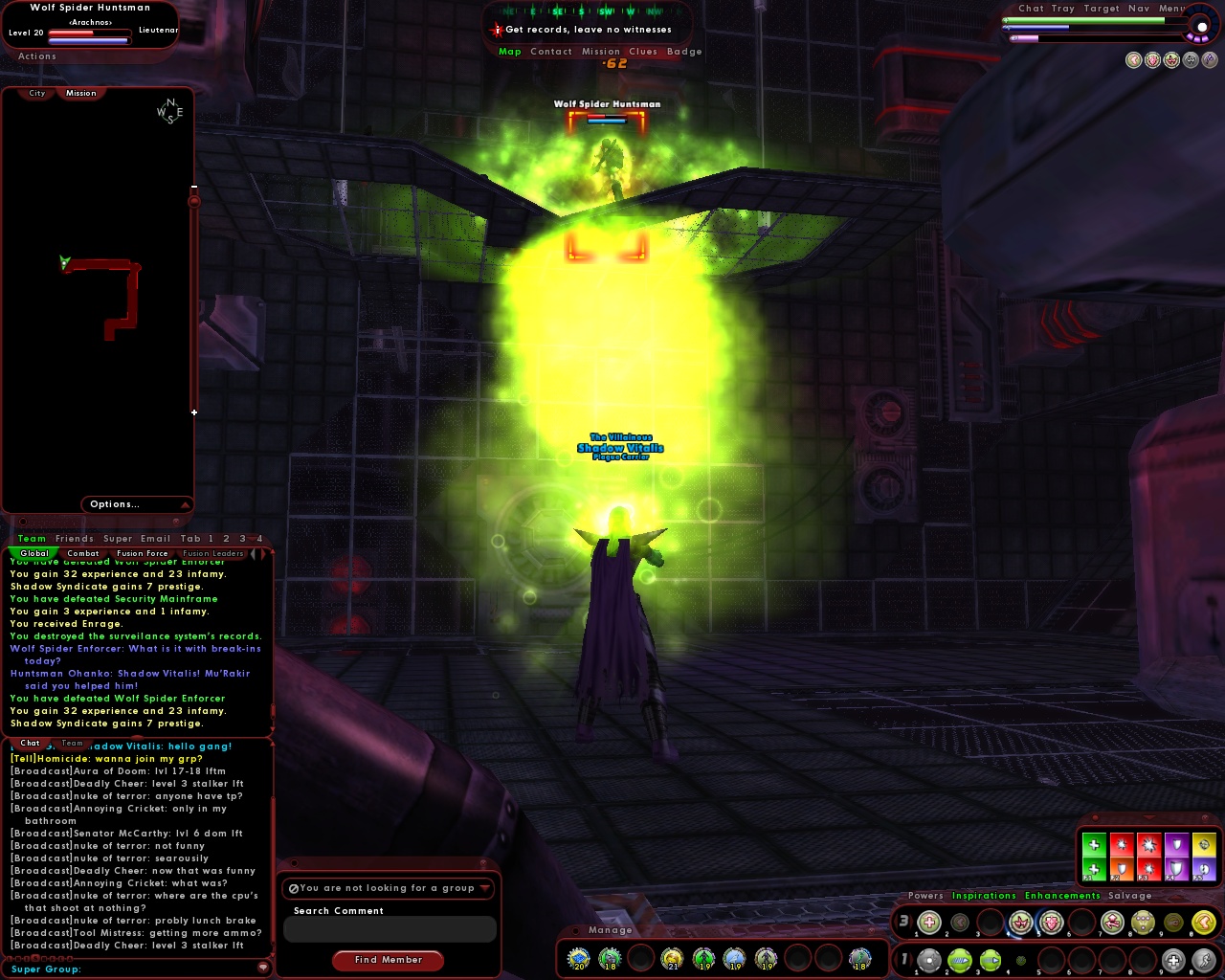Collapse the inspiration storage window triangle
The height and width of the screenshot is (980, 1225).
click(x=1148, y=817)
